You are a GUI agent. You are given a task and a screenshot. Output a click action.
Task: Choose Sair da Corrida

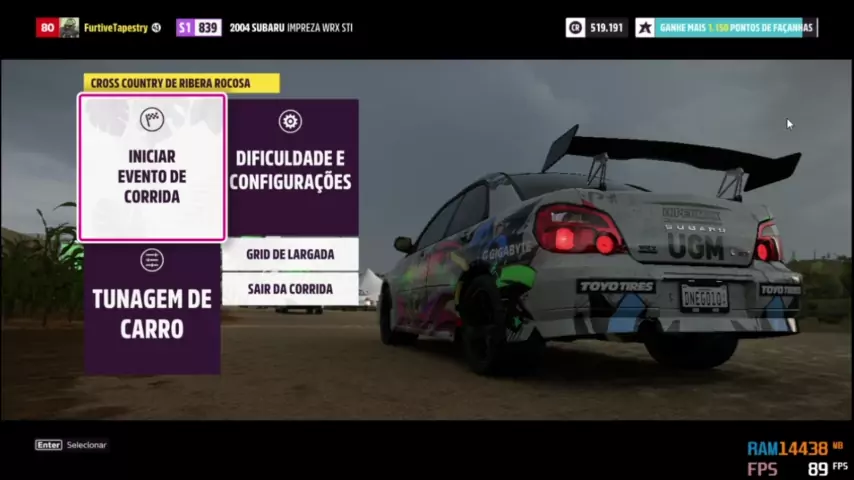click(290, 289)
